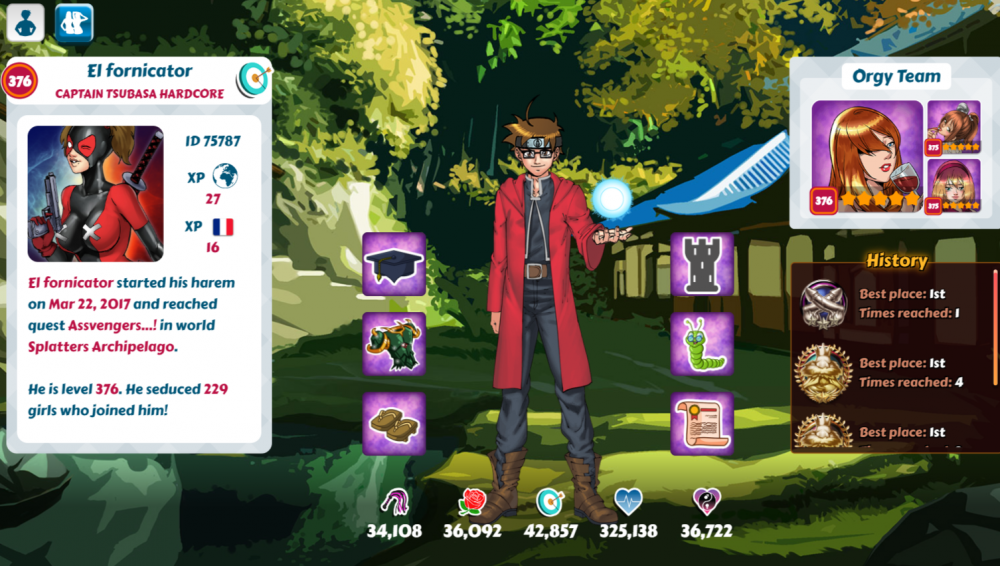Select the green armor equipment slot

(394, 343)
